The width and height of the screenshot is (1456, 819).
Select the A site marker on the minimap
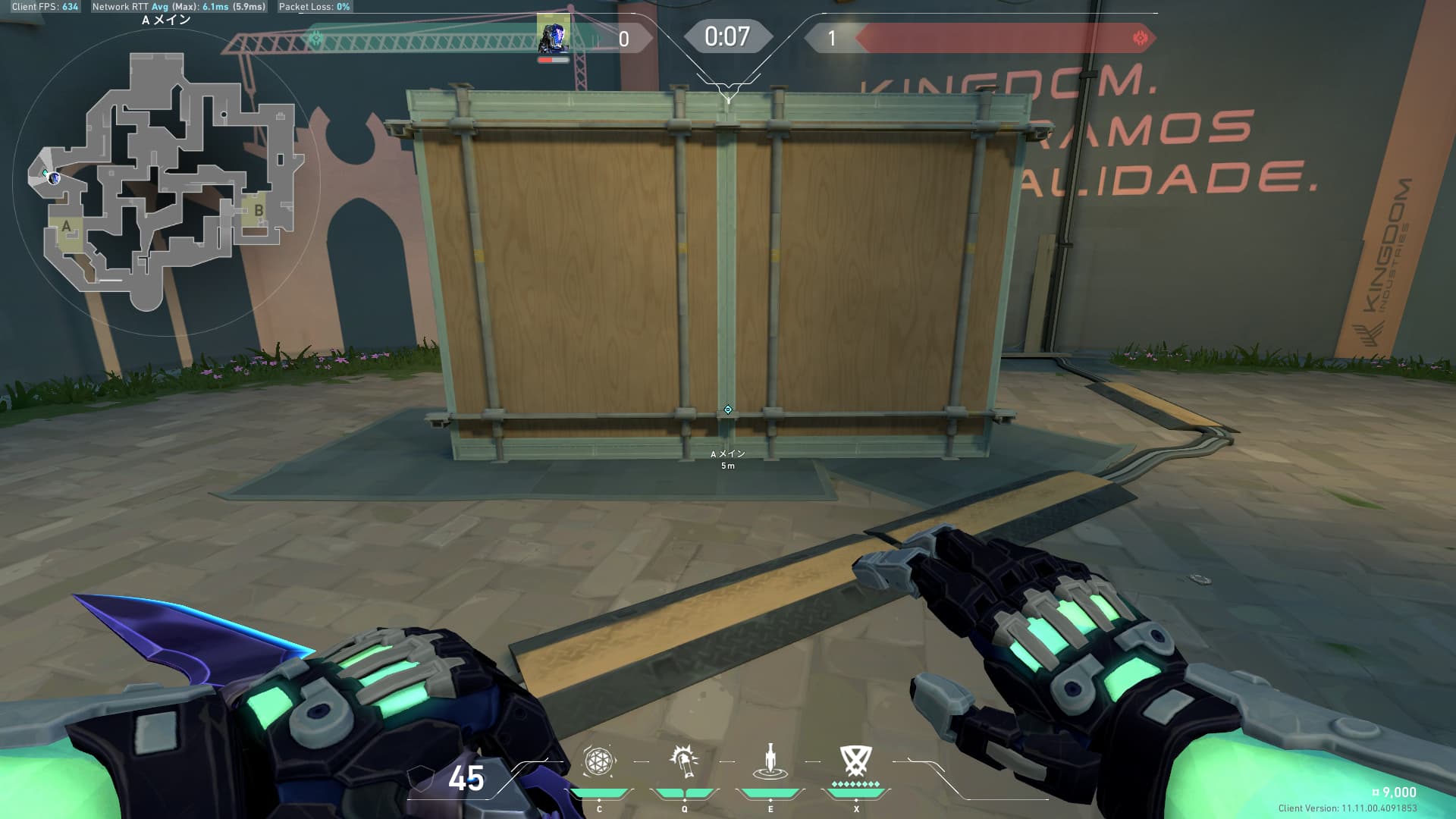[x=67, y=227]
